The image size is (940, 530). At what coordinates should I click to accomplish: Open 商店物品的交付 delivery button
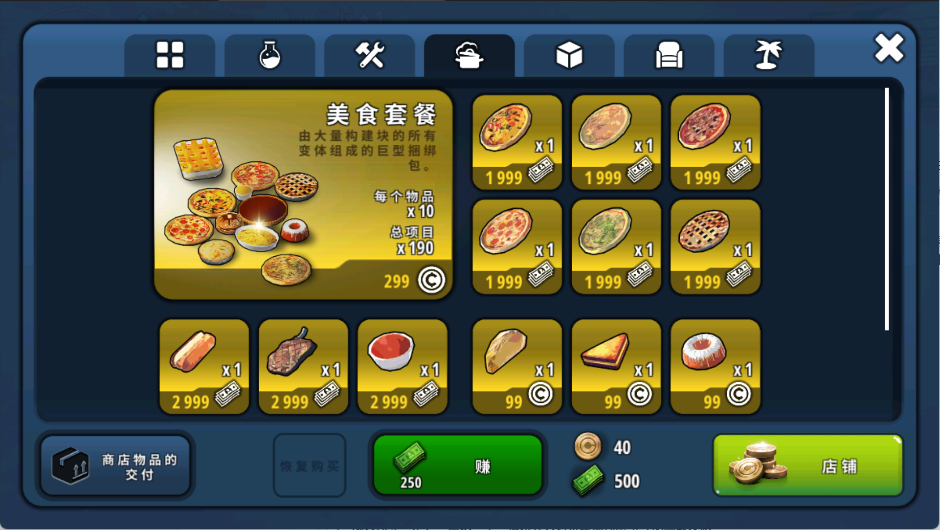(x=115, y=466)
